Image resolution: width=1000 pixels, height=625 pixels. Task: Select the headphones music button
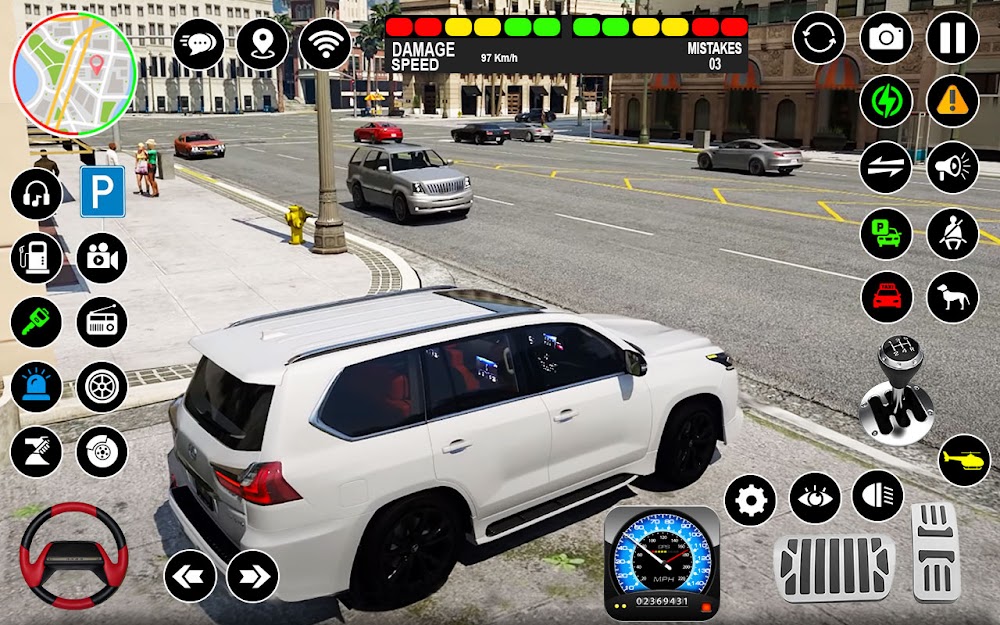coord(36,193)
